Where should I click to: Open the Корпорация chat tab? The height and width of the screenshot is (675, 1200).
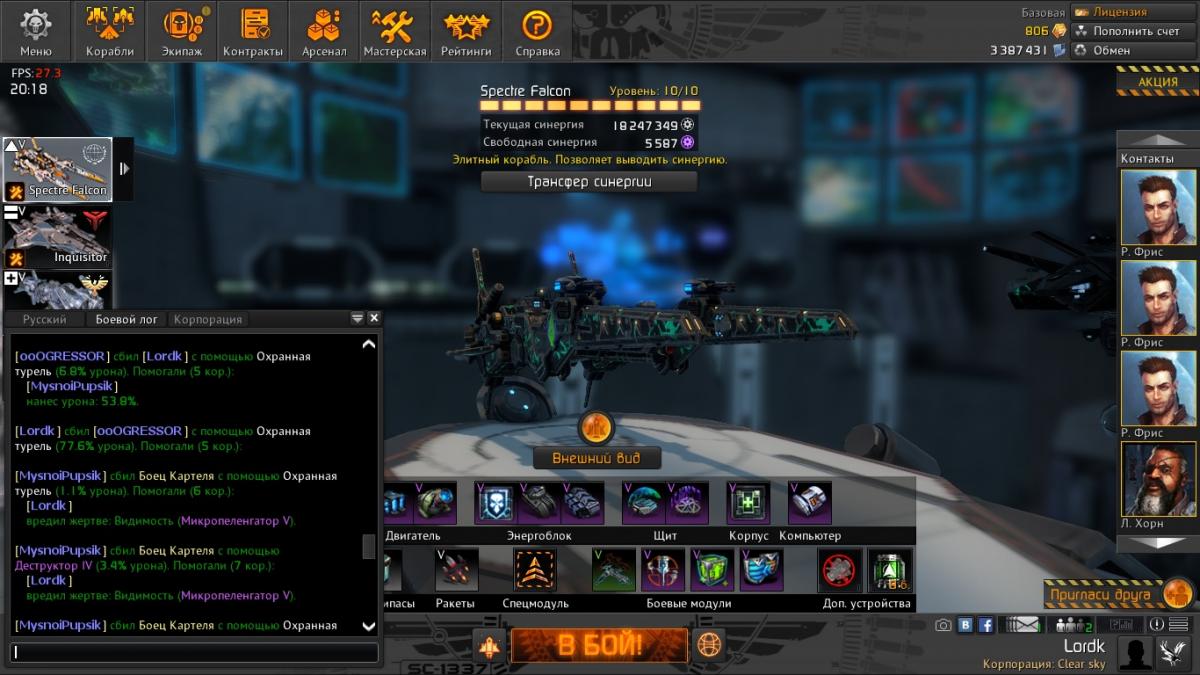tap(208, 319)
